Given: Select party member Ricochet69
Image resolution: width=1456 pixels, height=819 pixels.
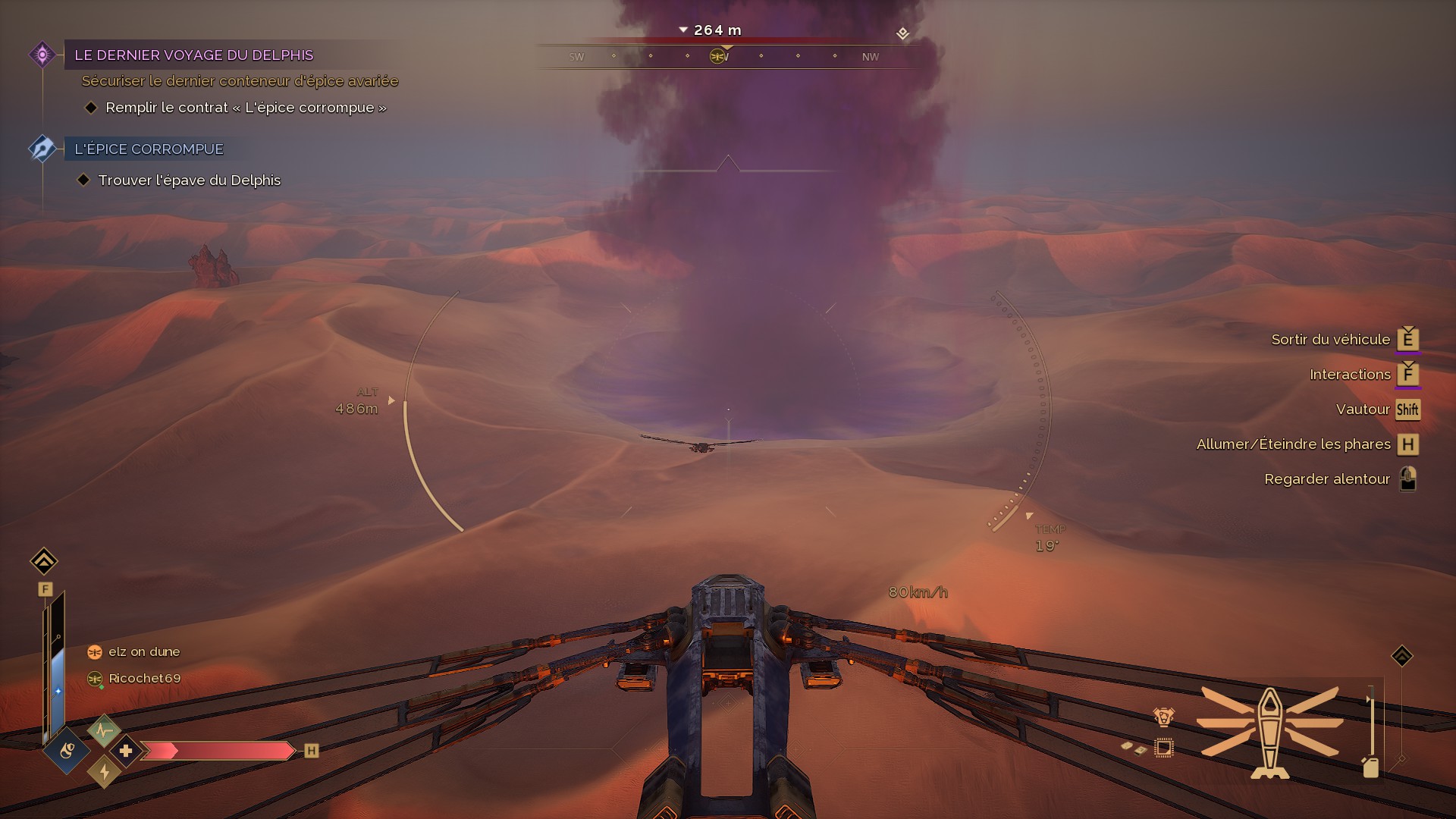Looking at the screenshot, I should 144,678.
